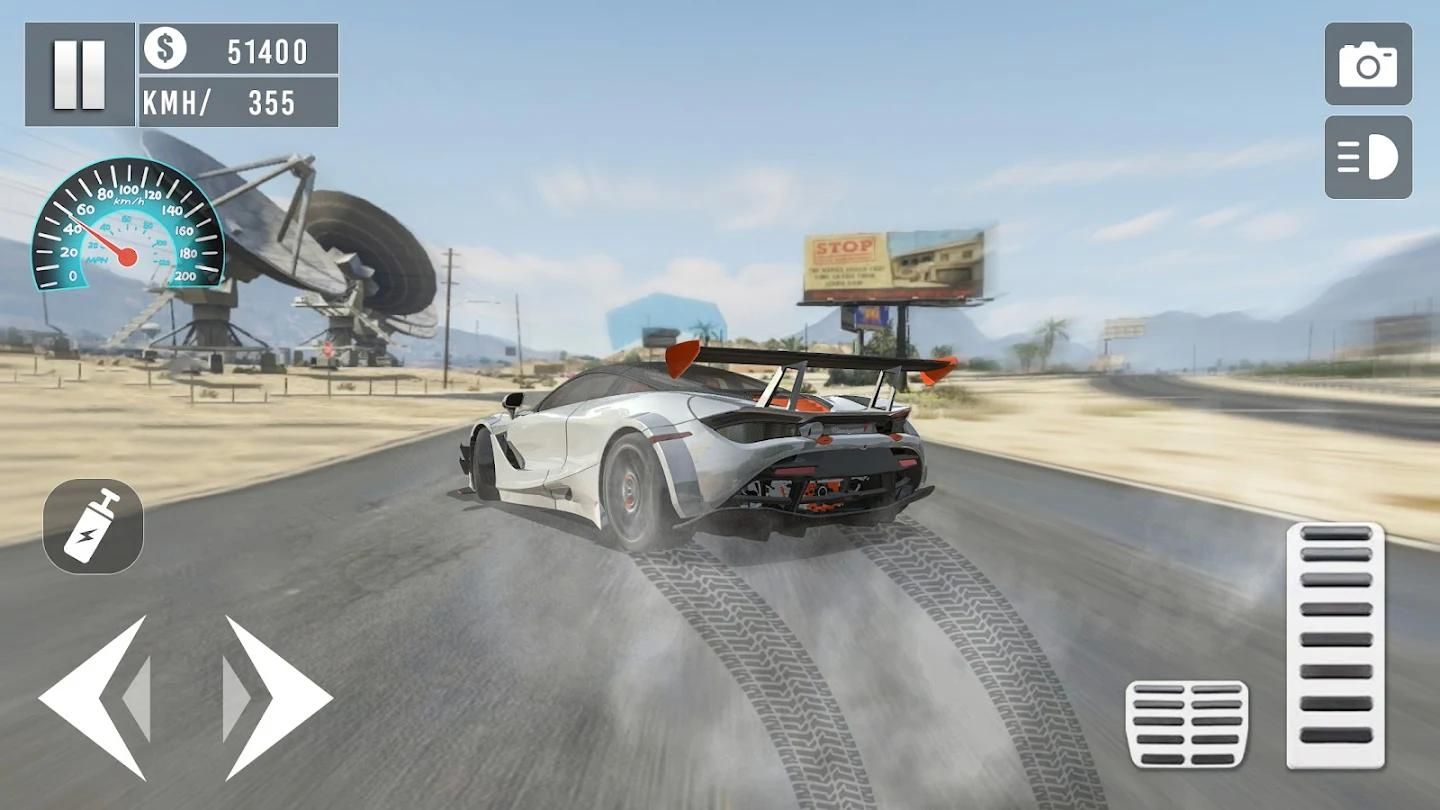The height and width of the screenshot is (810, 1440).
Task: Steer right with the right arrow
Action: [277, 697]
